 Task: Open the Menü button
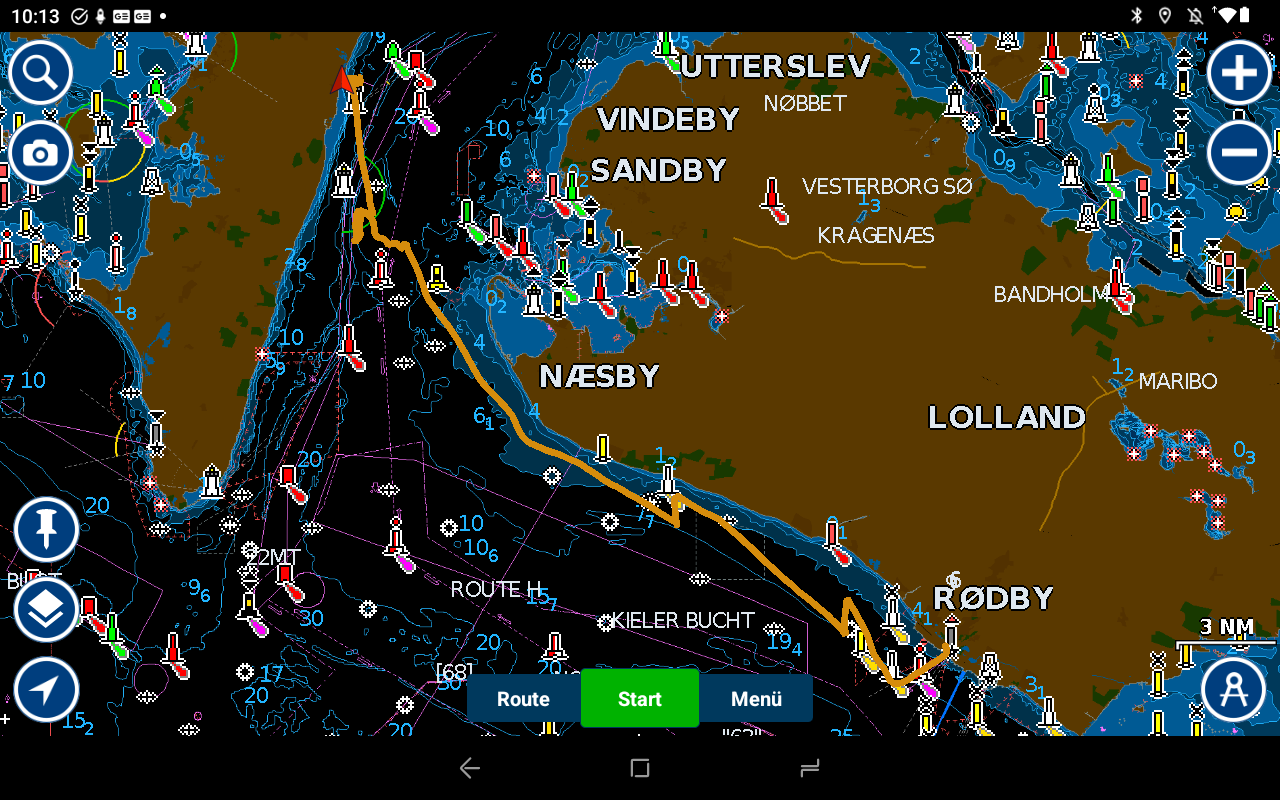[x=756, y=699]
